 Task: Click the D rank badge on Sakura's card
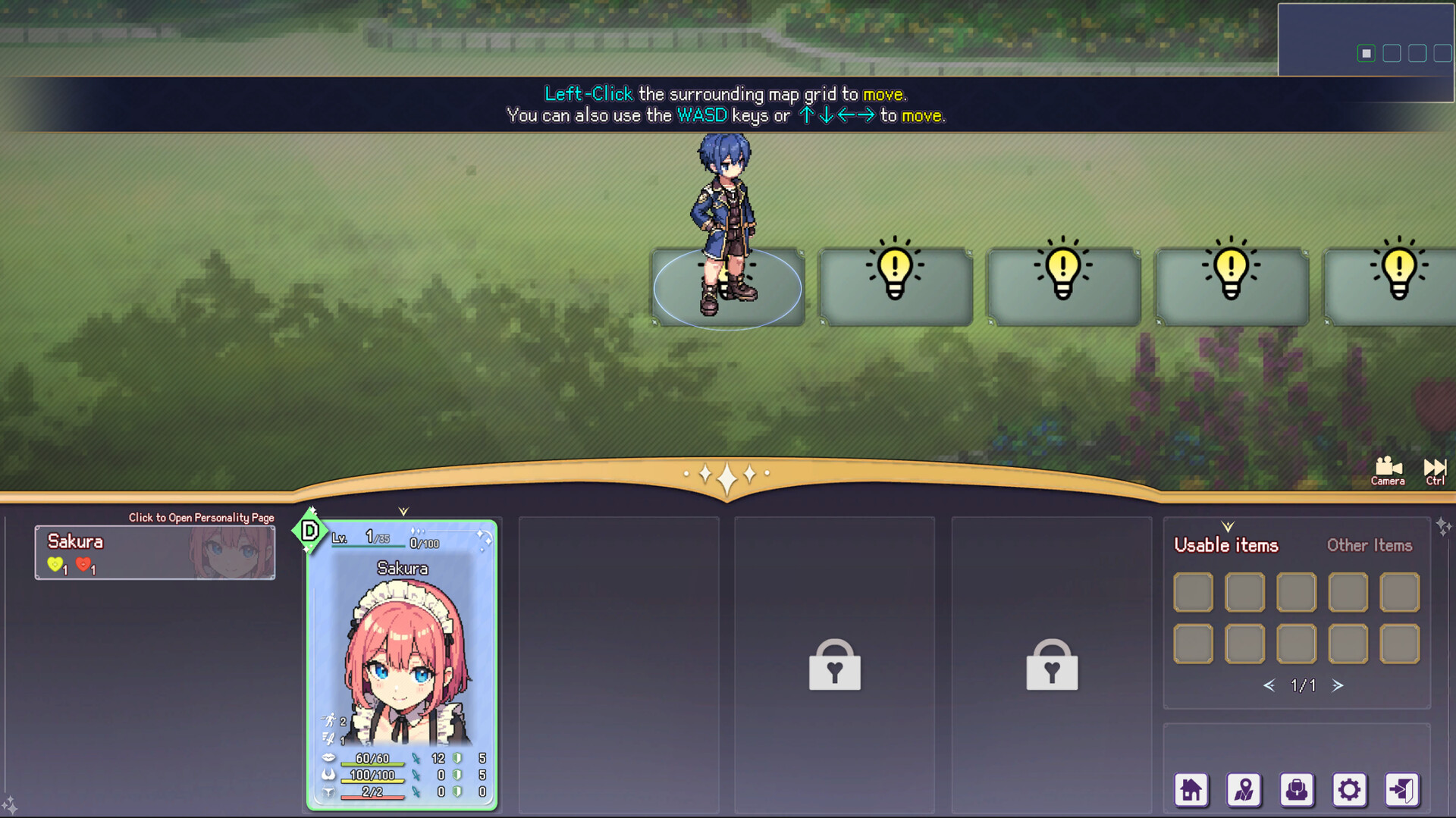(310, 531)
